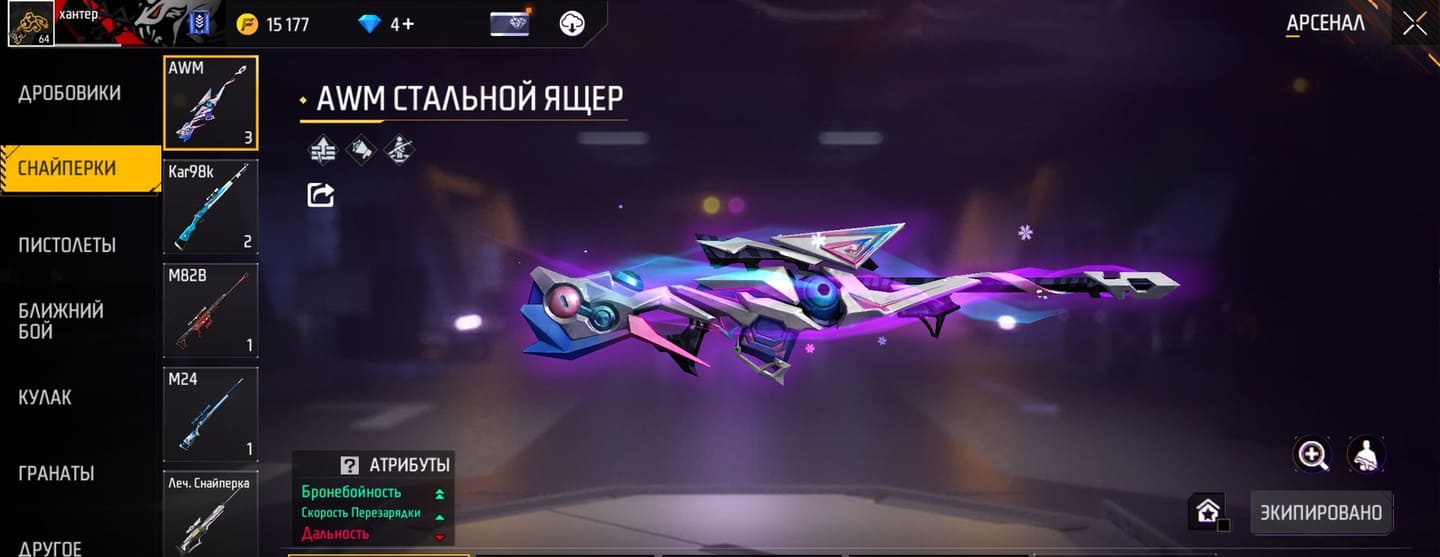Add diamonds with the plus button
The width and height of the screenshot is (1440, 557).
pyautogui.click(x=402, y=24)
